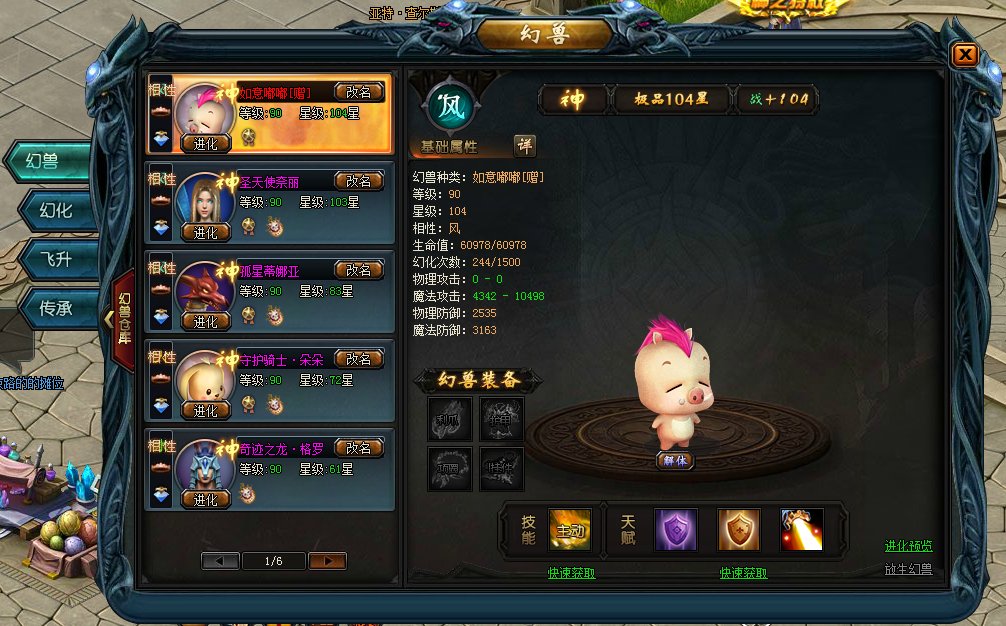This screenshot has height=626, width=1006.
Task: Select the orange shield talent icon
Action: pos(739,530)
